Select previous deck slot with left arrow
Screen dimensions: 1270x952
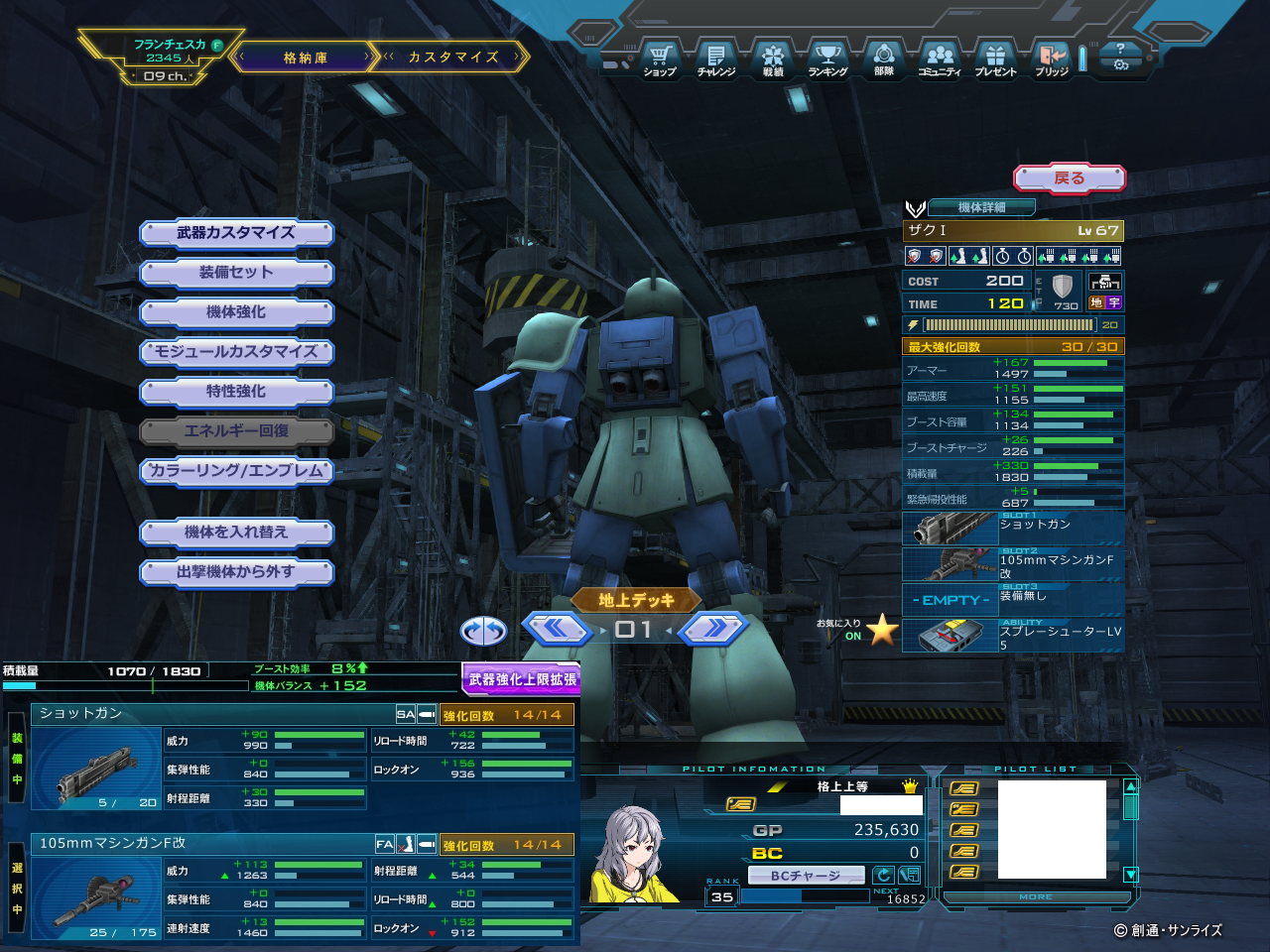pos(557,629)
